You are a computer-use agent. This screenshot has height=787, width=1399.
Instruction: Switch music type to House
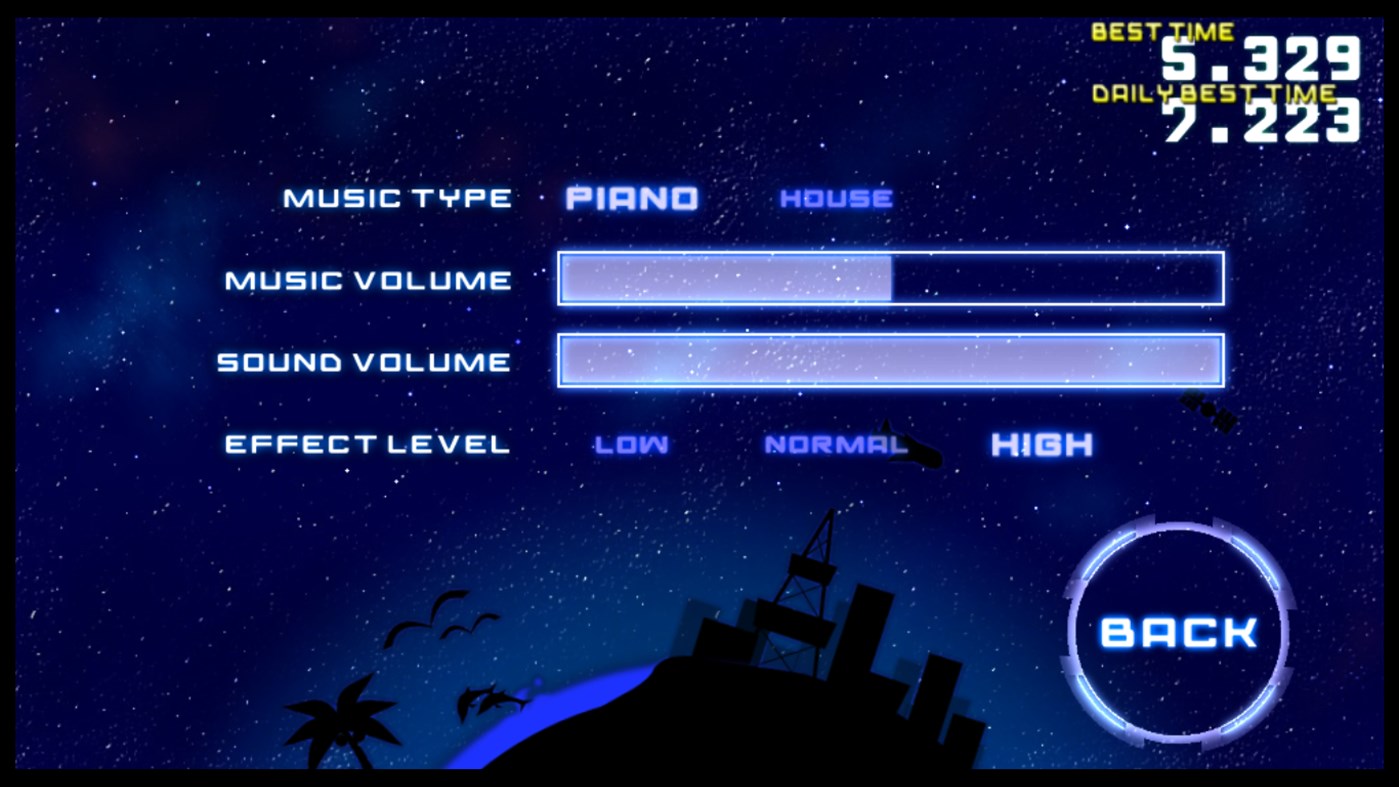836,197
